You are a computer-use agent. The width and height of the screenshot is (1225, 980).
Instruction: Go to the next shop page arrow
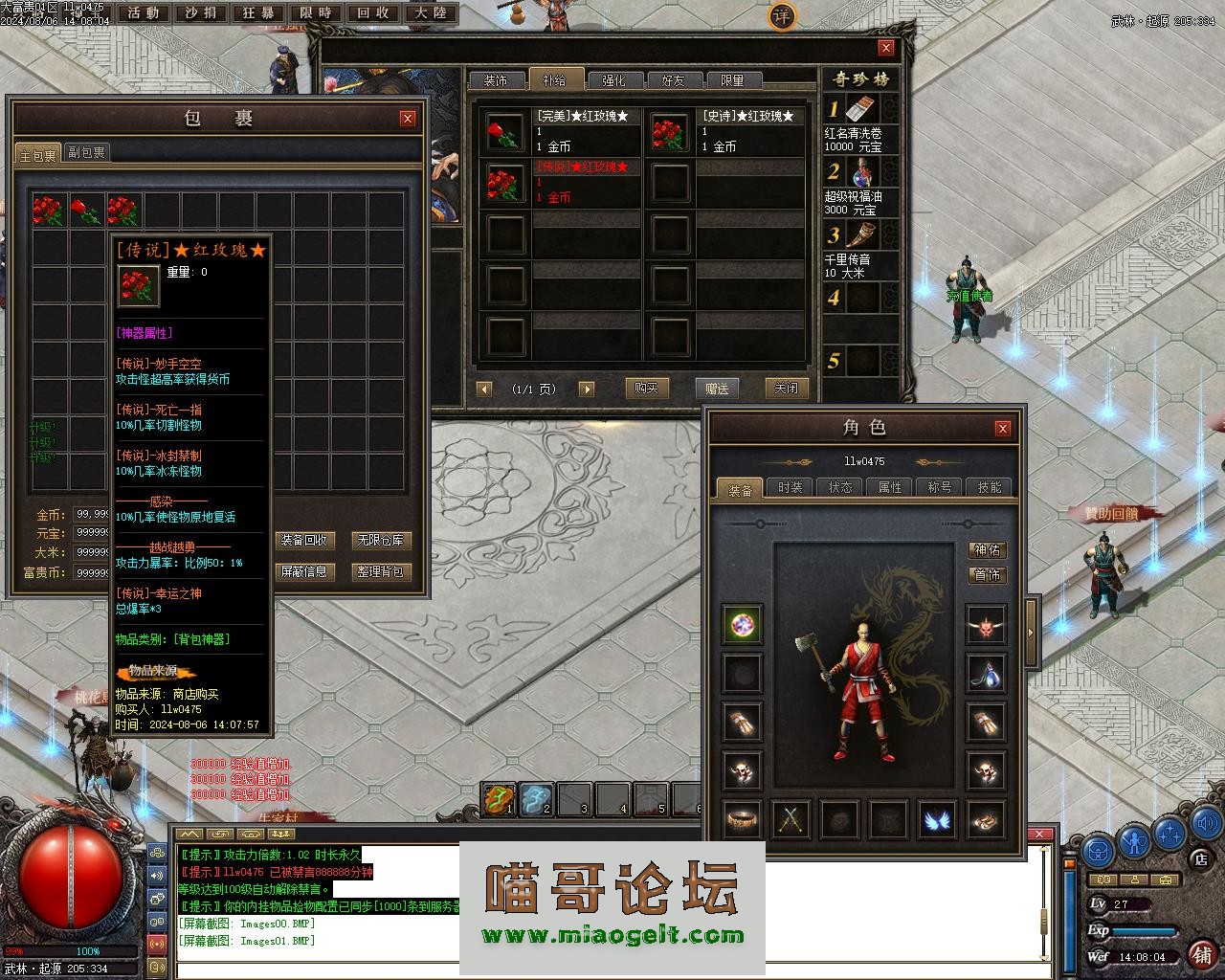pyautogui.click(x=587, y=389)
